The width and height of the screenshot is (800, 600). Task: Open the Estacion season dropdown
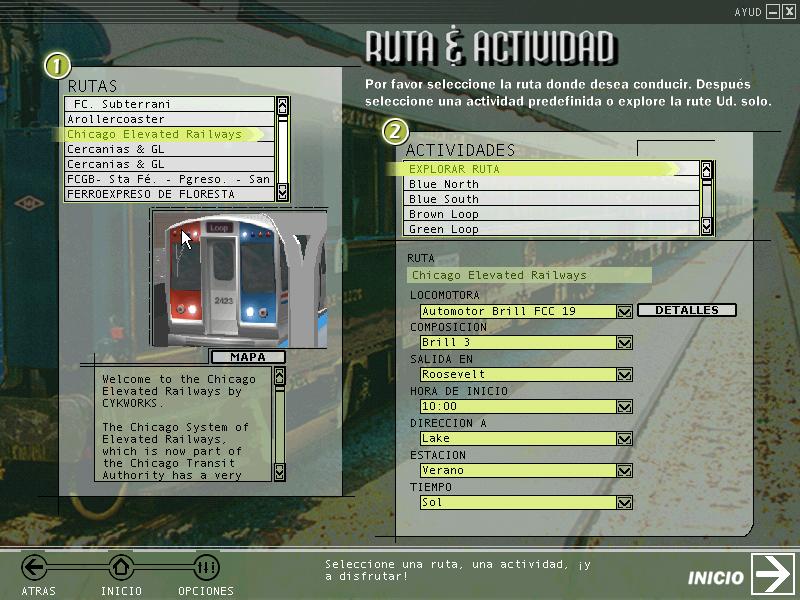625,471
